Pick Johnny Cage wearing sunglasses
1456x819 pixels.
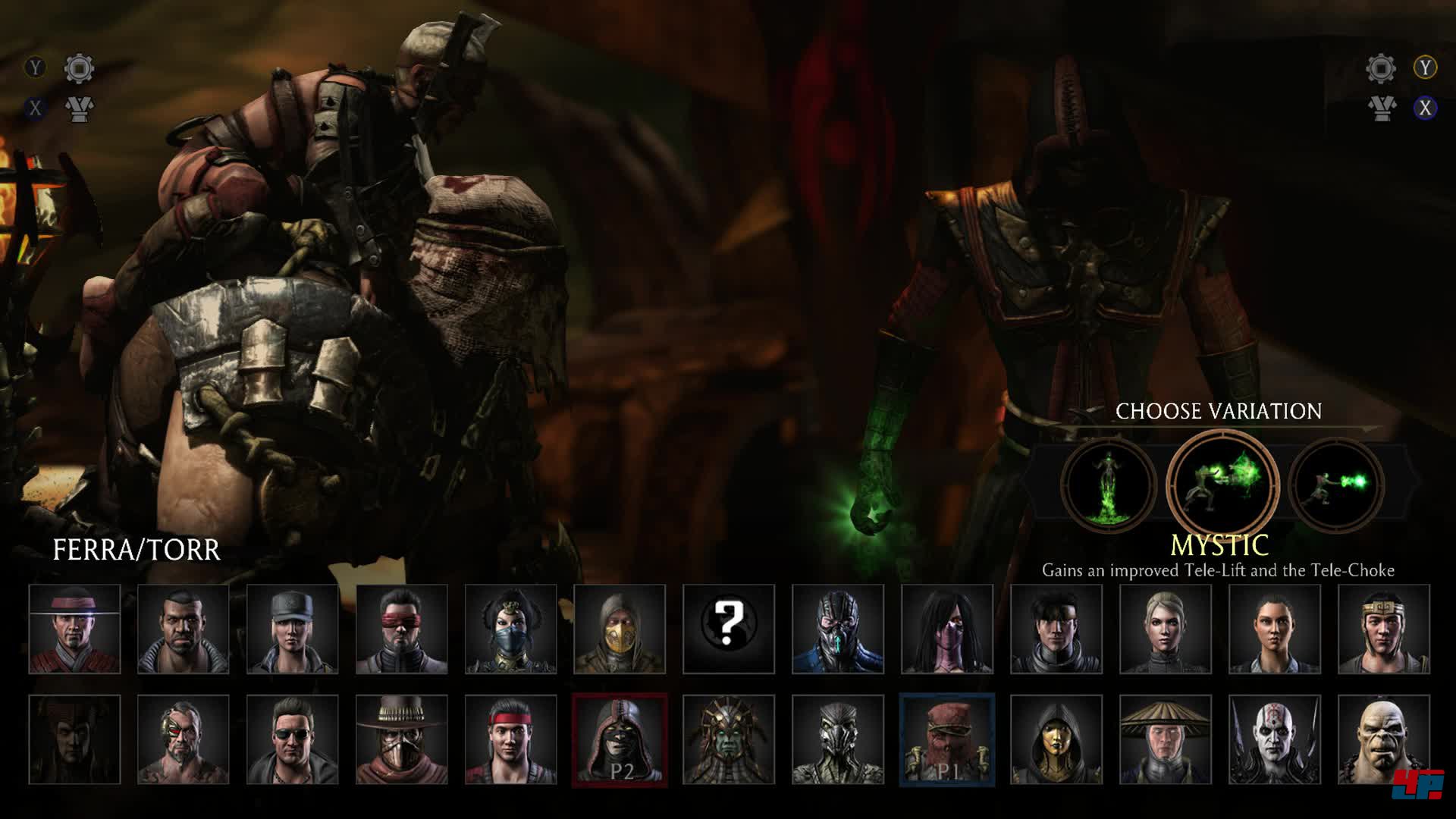pos(292,739)
